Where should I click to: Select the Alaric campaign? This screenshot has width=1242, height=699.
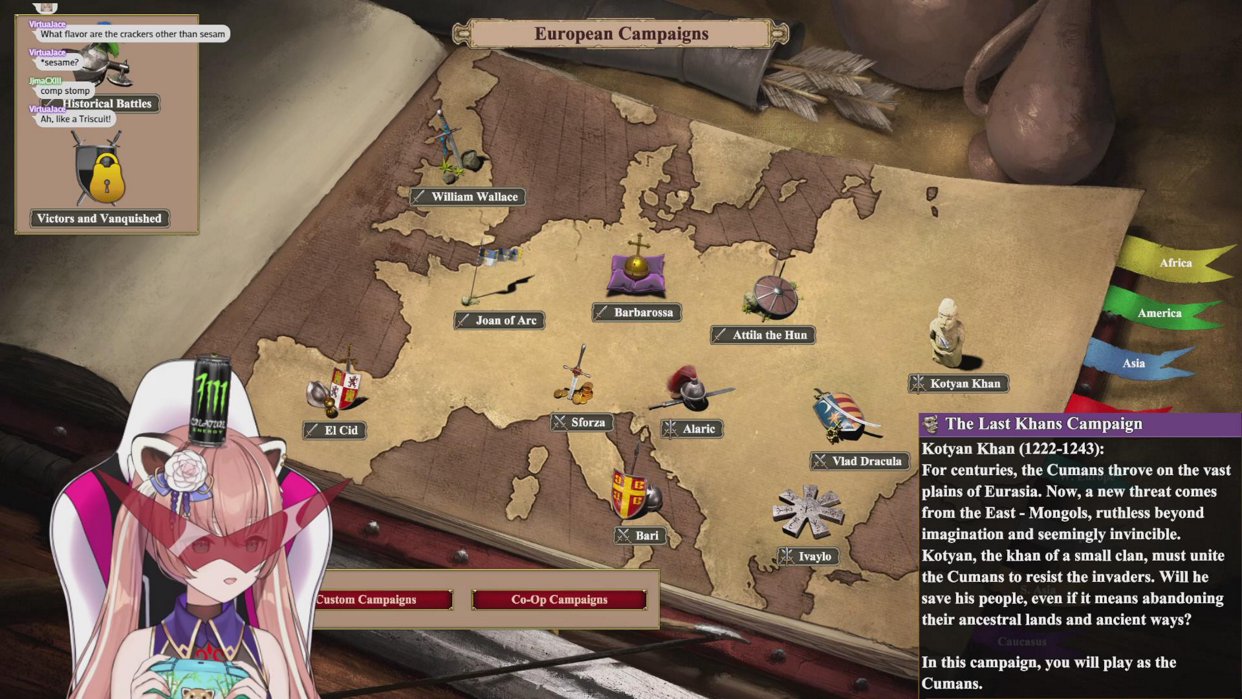[692, 428]
